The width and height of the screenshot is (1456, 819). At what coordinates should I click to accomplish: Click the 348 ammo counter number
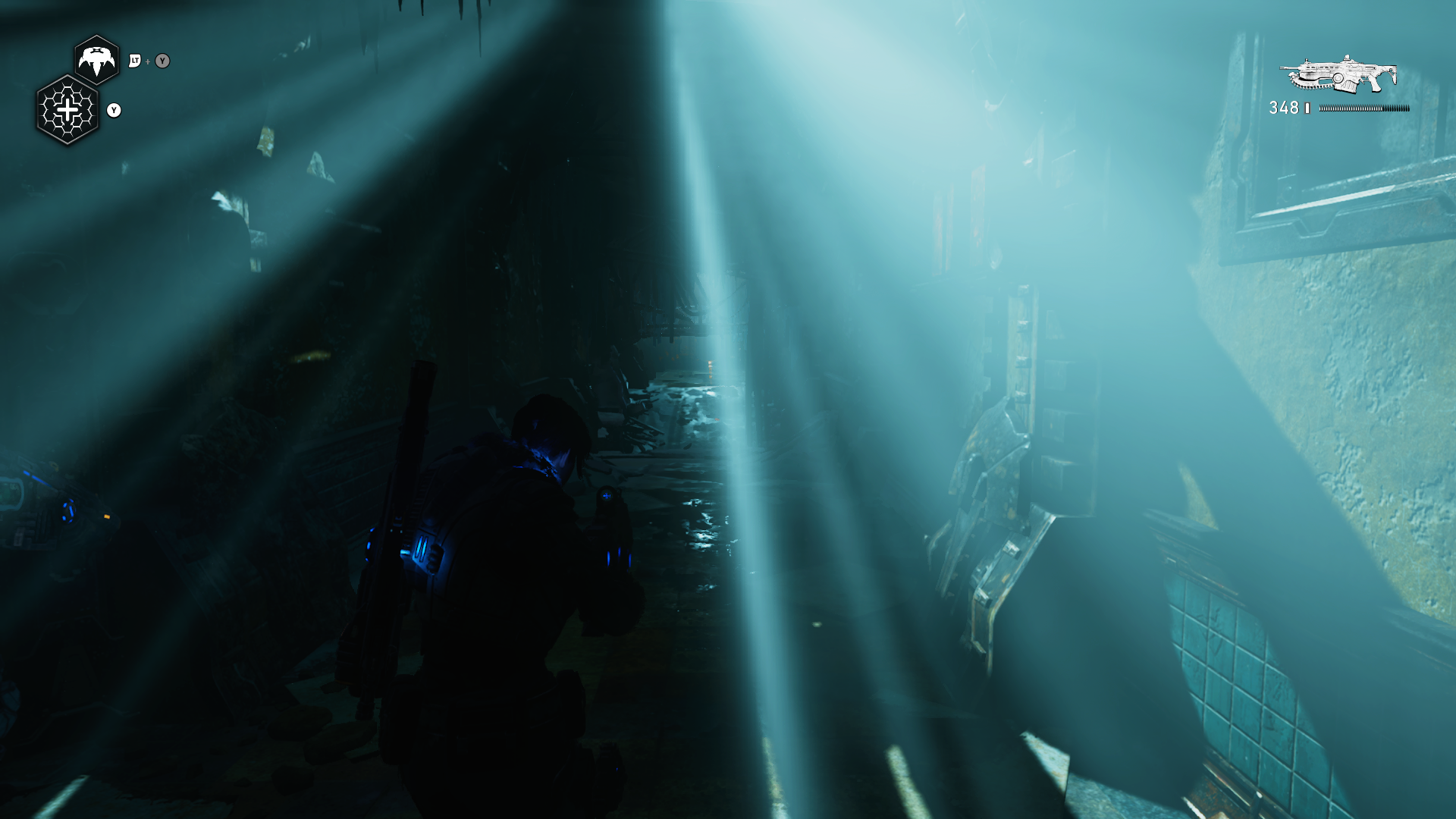tap(1283, 107)
